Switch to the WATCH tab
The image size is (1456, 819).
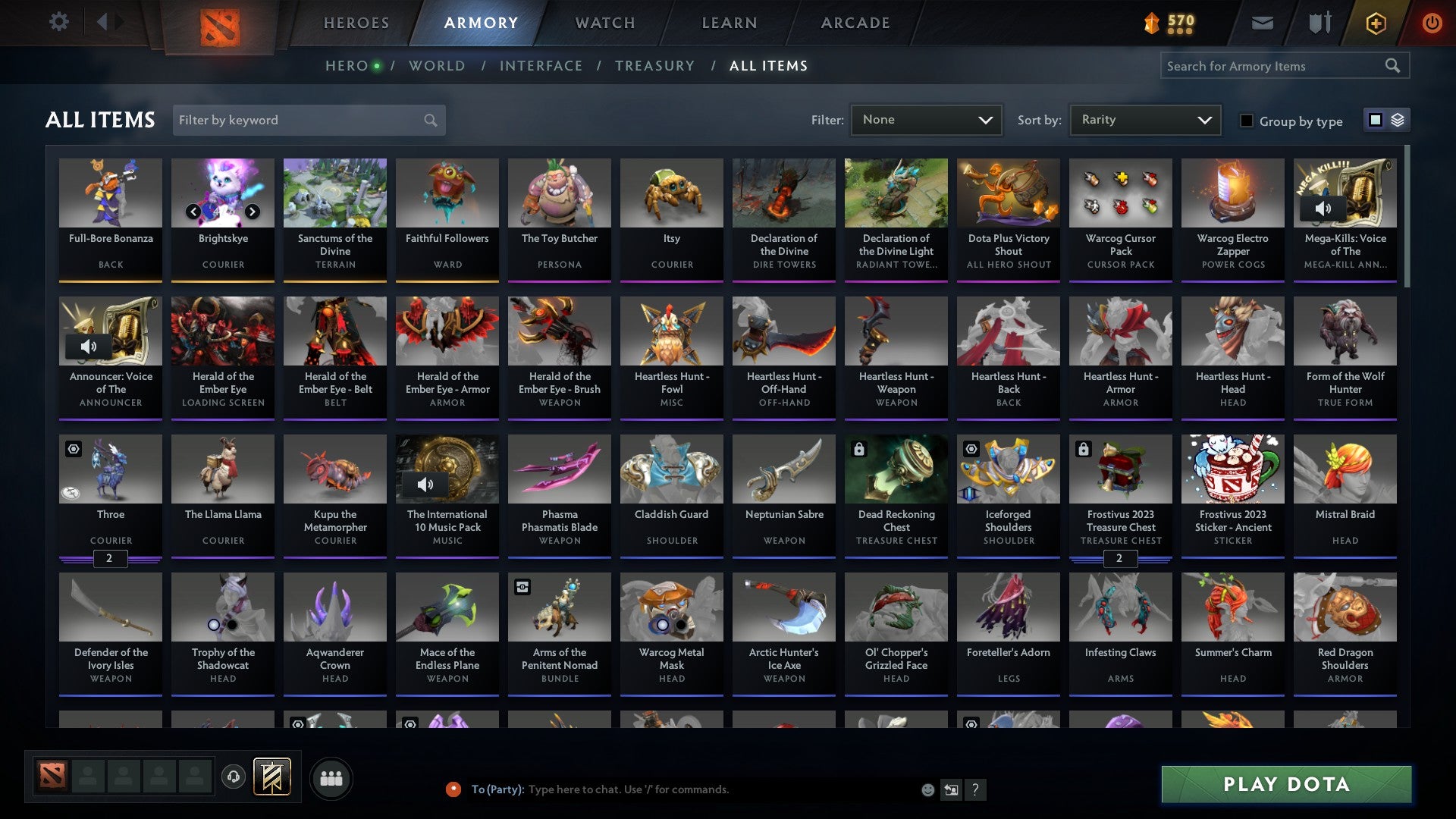pos(604,23)
